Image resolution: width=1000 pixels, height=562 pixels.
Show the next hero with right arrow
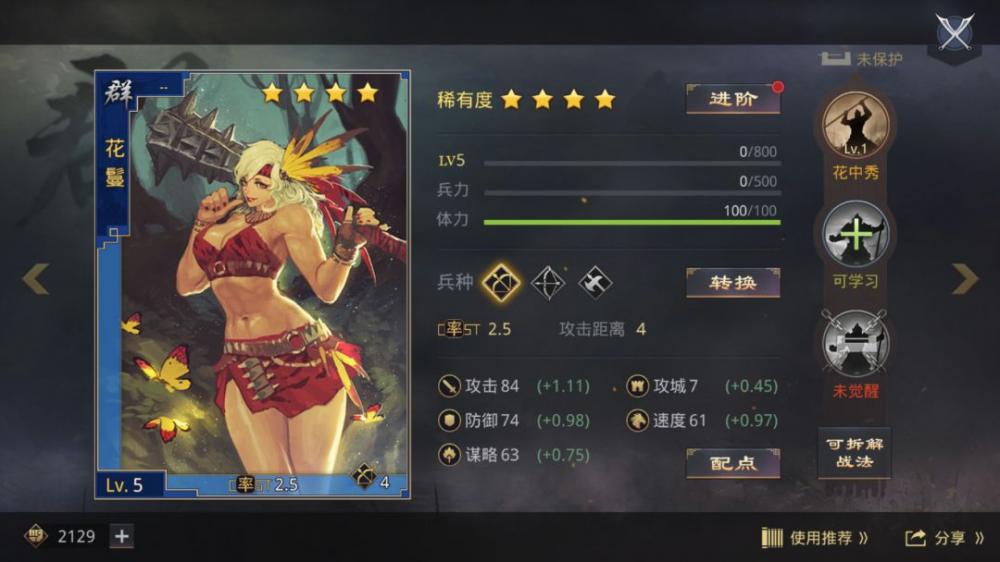(964, 279)
